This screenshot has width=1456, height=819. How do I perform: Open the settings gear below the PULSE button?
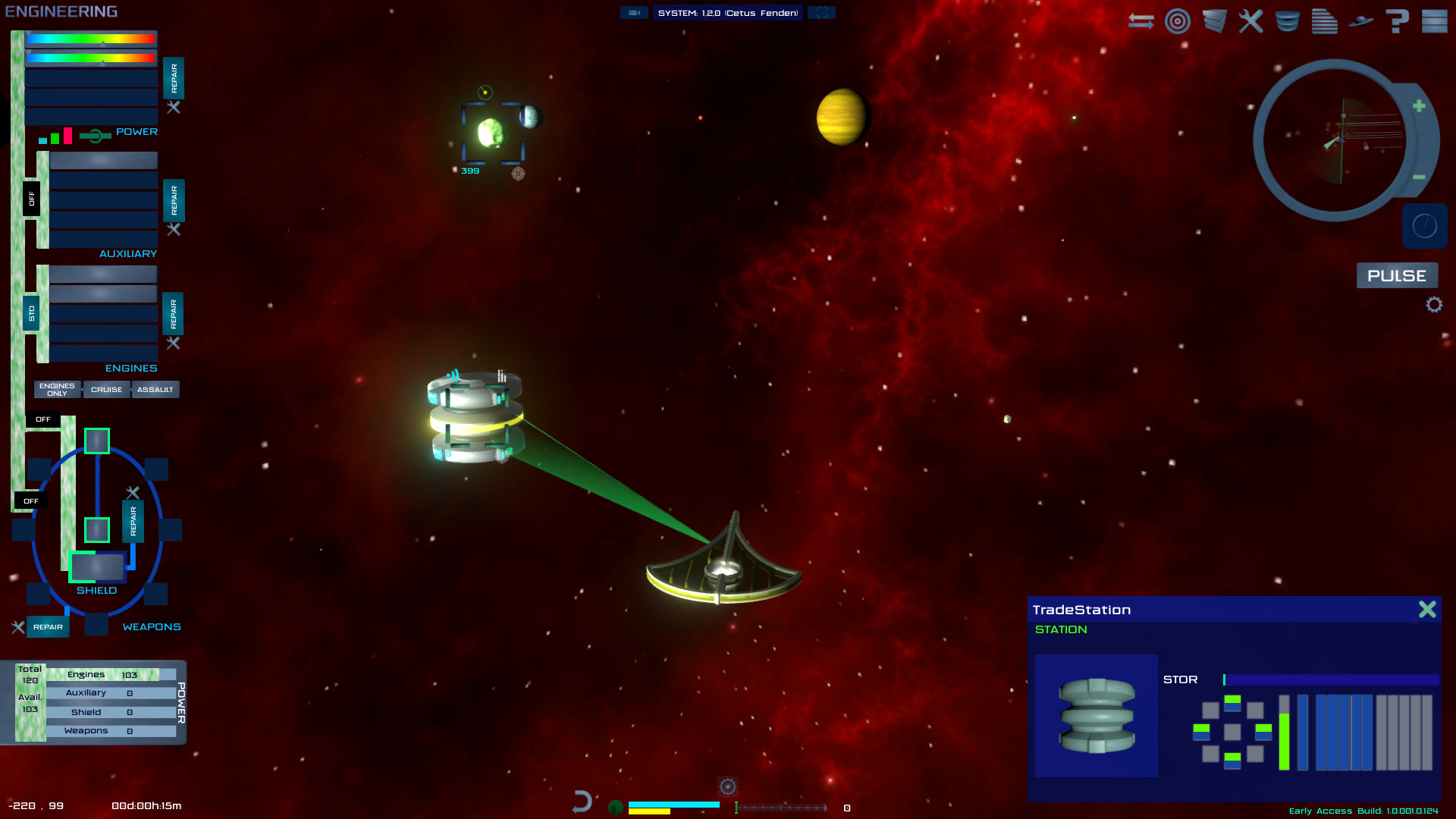pyautogui.click(x=1433, y=304)
